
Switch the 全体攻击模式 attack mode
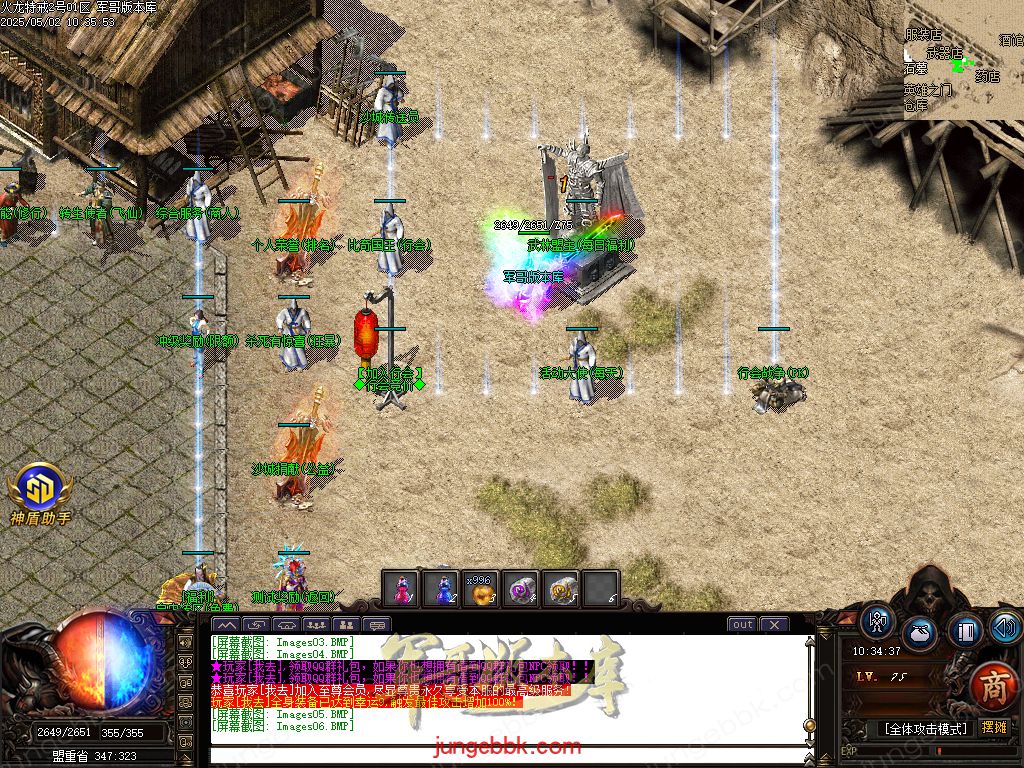(x=923, y=728)
